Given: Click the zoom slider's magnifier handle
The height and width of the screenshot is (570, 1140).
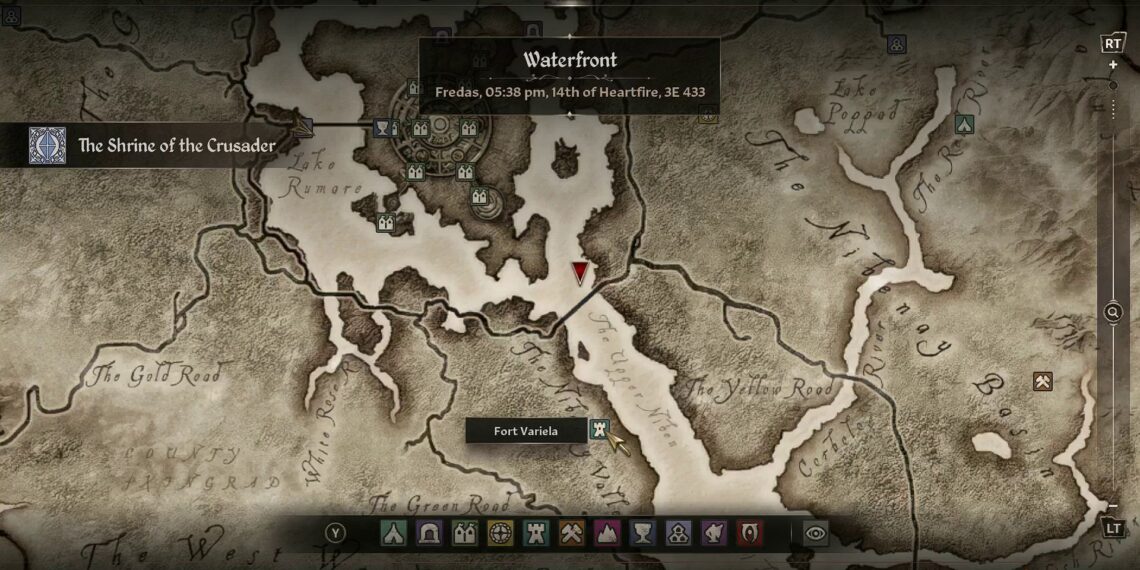Looking at the screenshot, I should pyautogui.click(x=1113, y=313).
